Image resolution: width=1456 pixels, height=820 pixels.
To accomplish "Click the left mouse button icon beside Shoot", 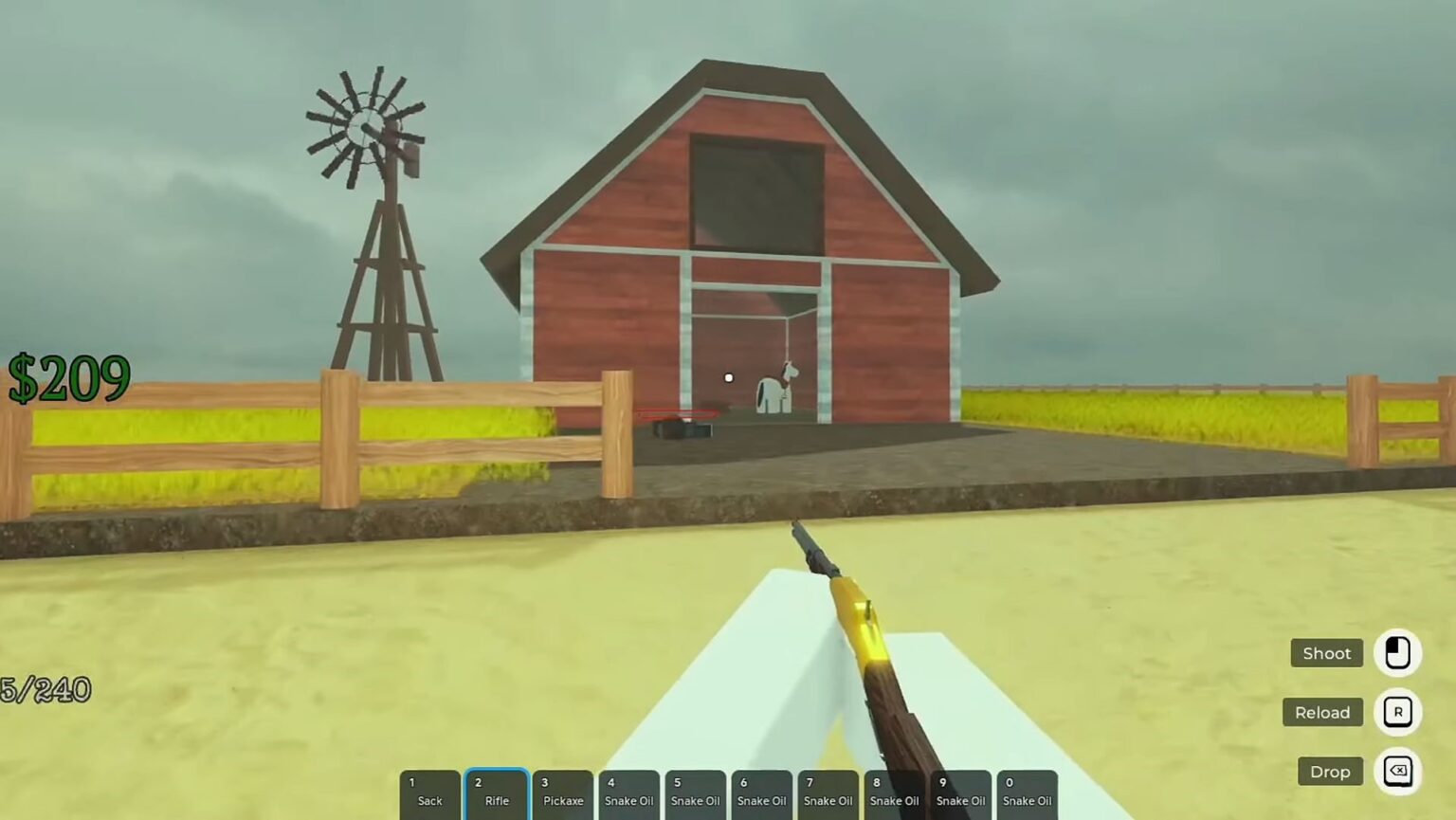I will pos(1398,653).
